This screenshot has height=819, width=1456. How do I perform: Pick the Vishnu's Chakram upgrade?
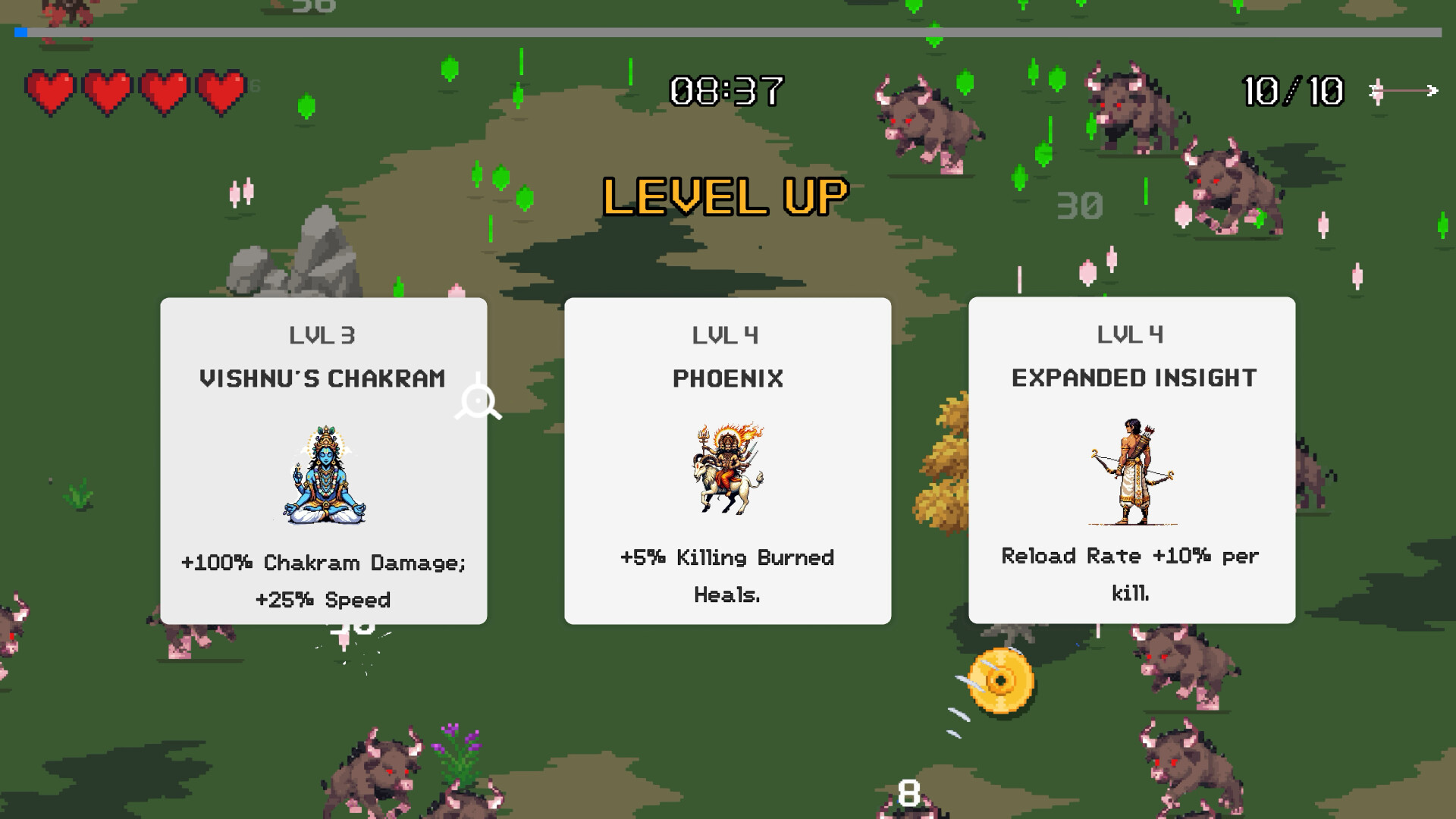(324, 460)
